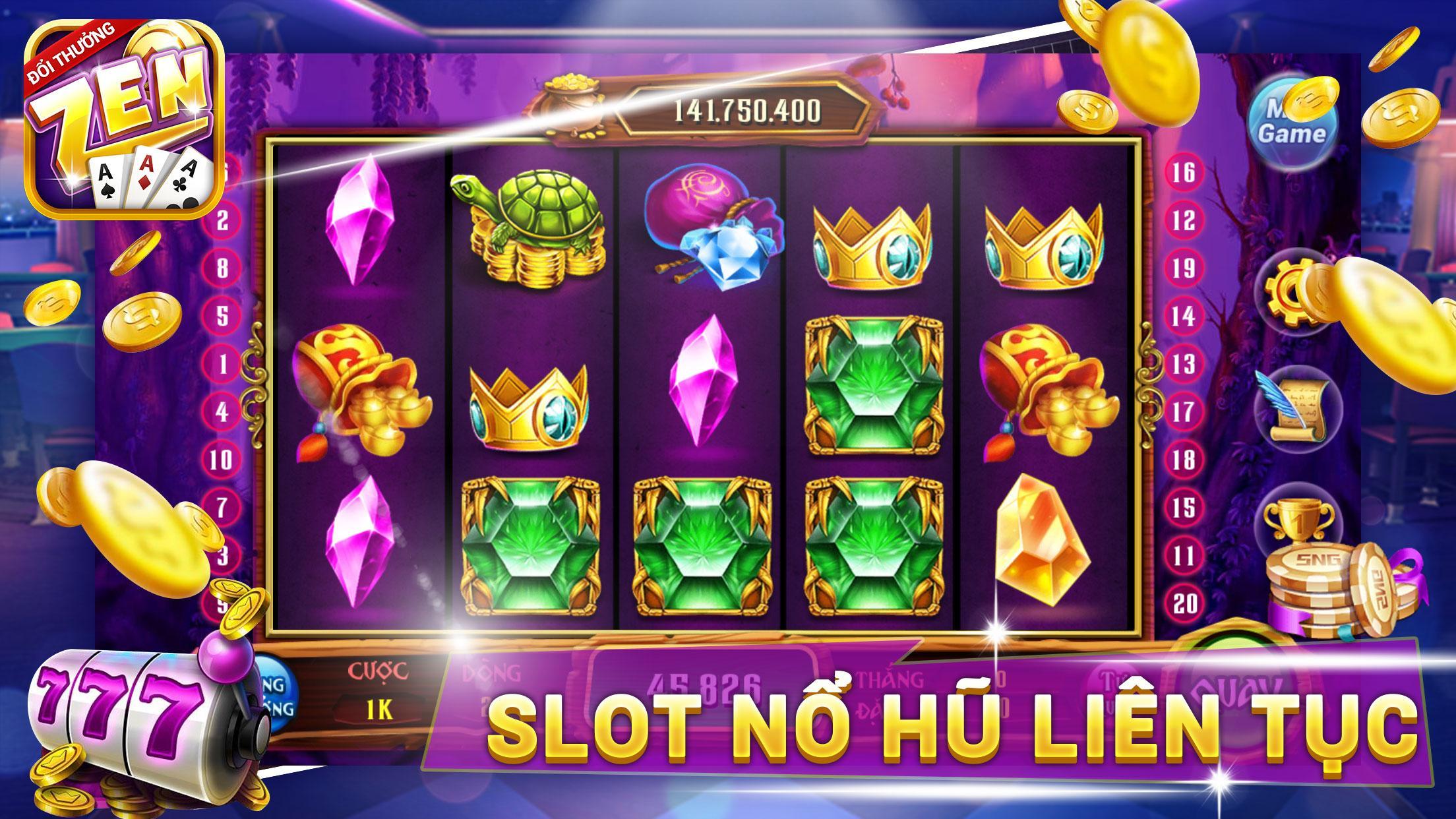This screenshot has width=1456, height=819.
Task: Show payline number 20
Action: click(x=1184, y=604)
